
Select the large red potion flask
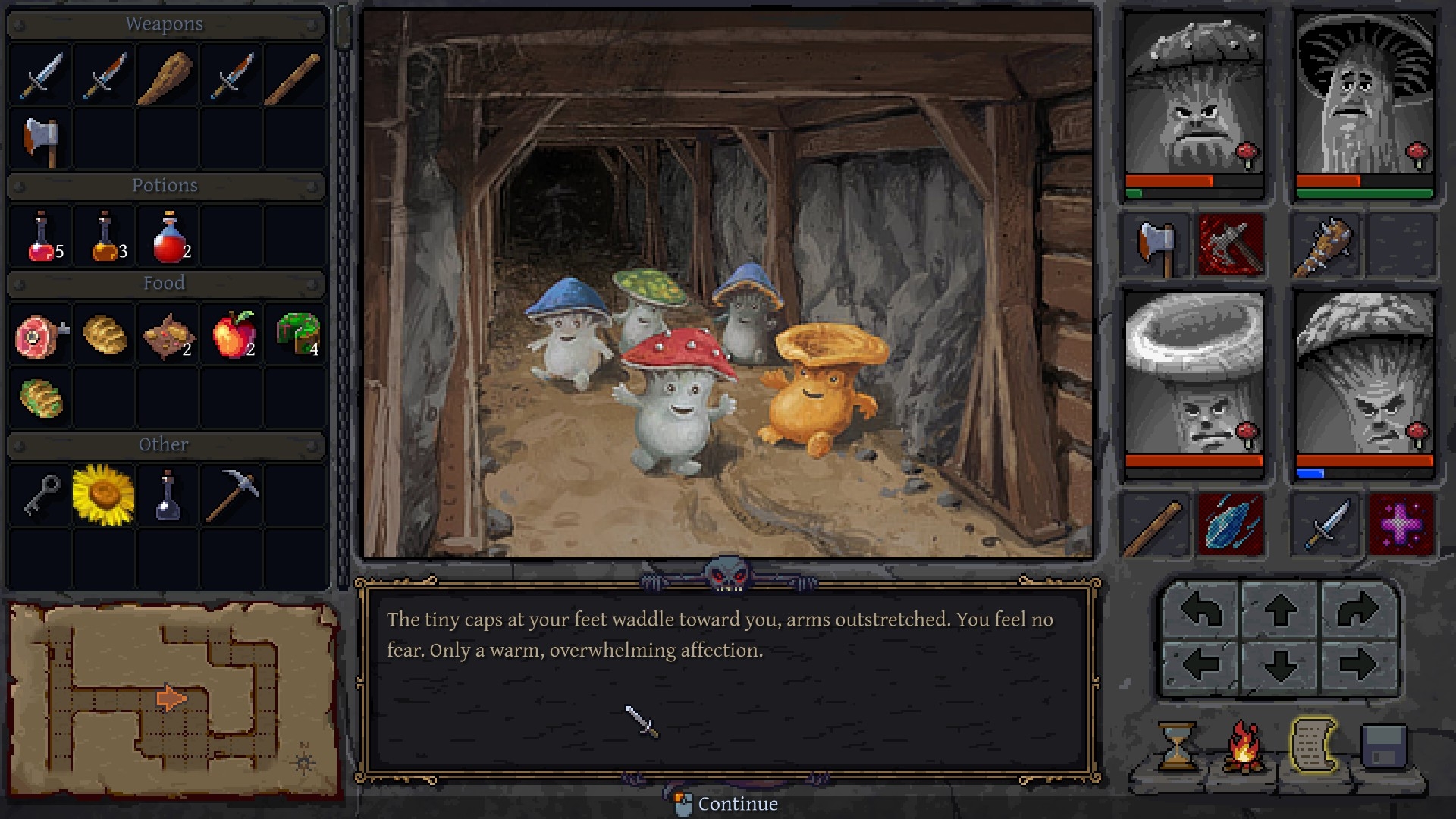(169, 237)
